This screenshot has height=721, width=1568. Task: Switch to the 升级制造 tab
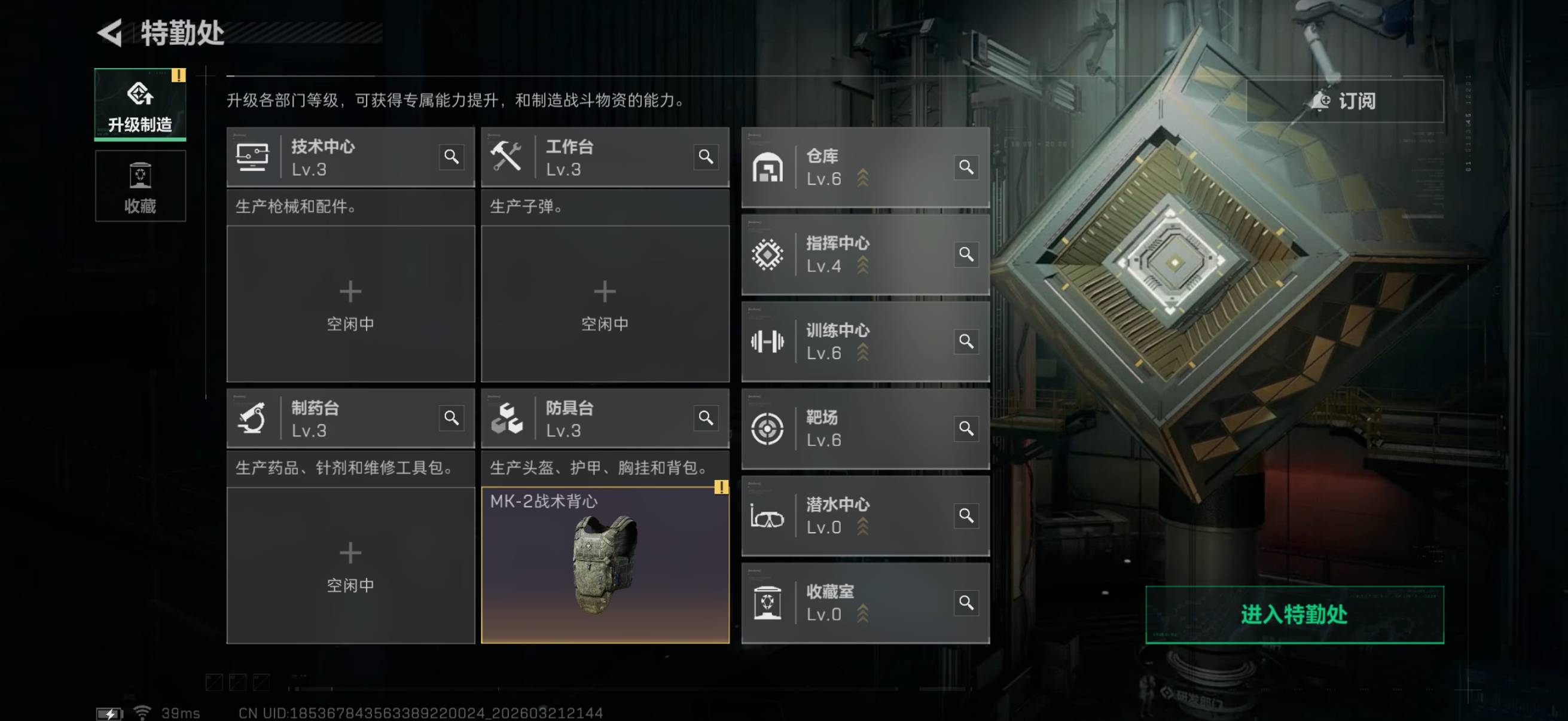(140, 105)
